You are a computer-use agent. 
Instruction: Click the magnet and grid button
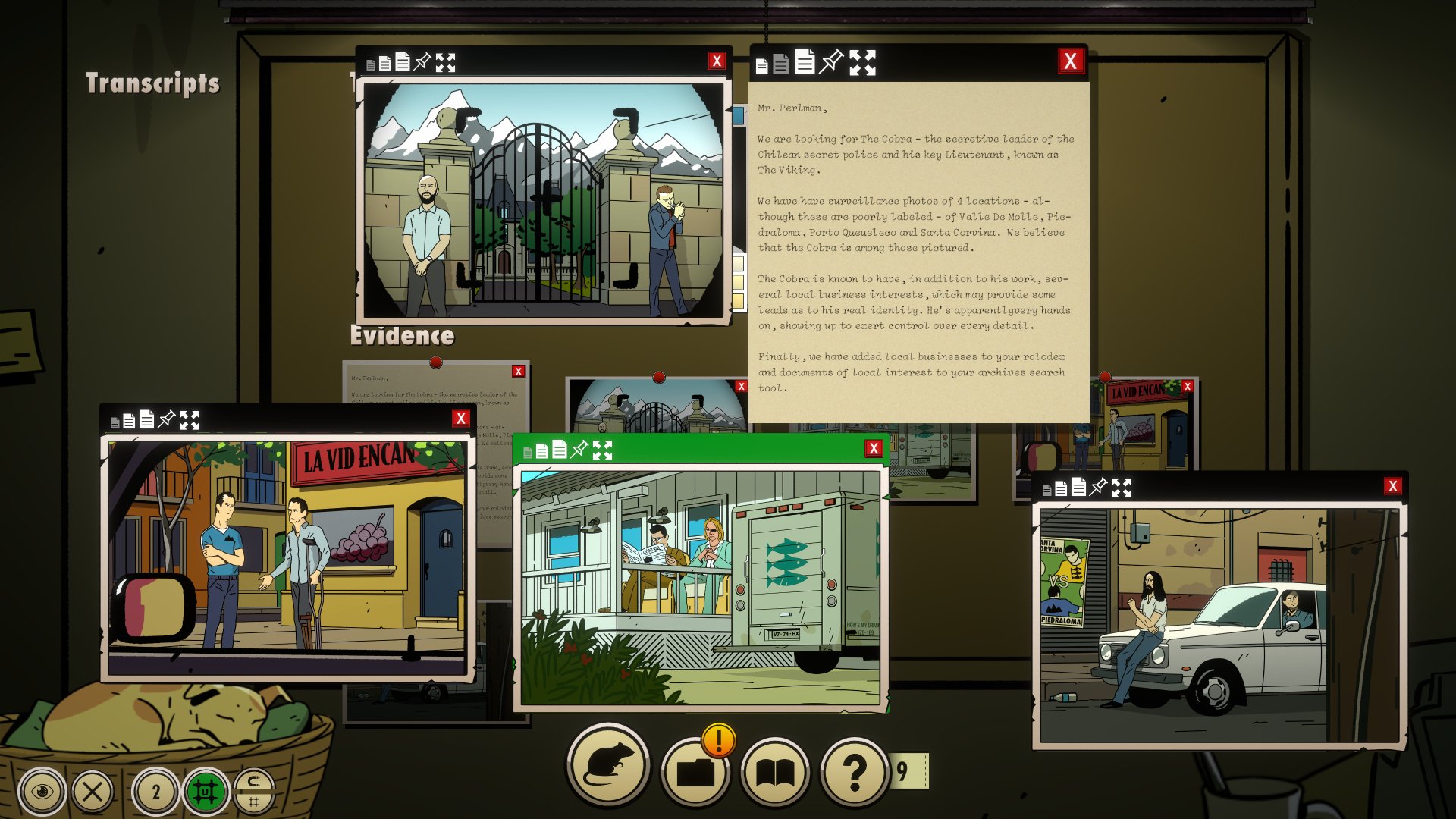[254, 791]
